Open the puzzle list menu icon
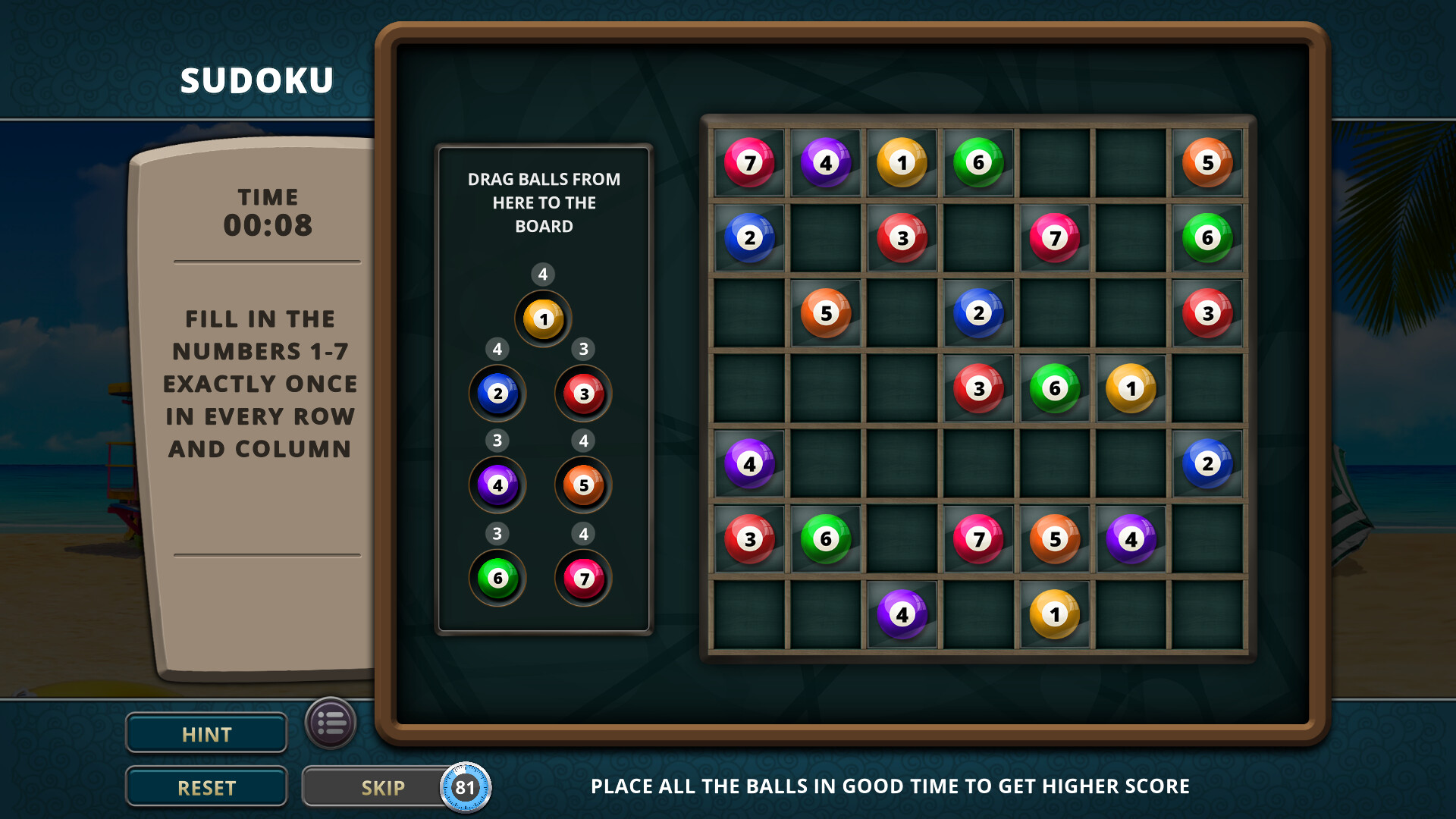 [332, 723]
